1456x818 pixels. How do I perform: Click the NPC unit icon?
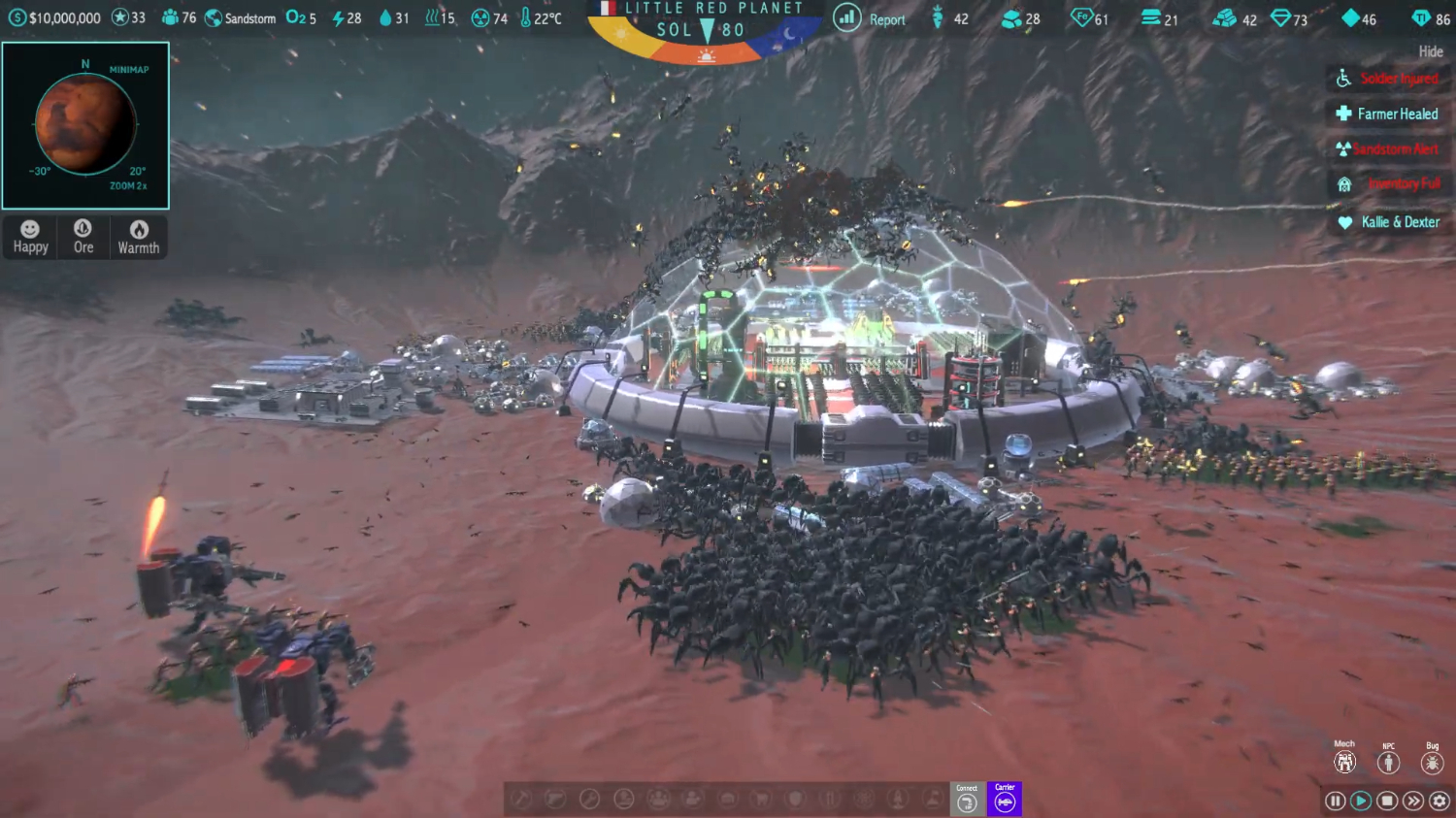(x=1388, y=761)
